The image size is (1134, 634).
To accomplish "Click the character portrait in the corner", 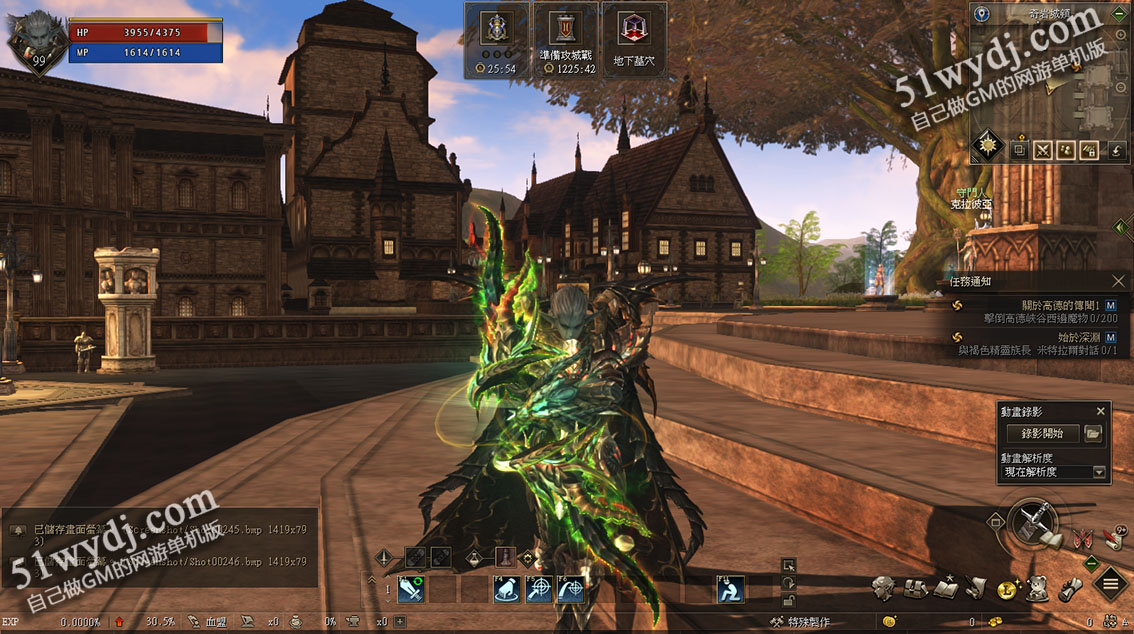I will pyautogui.click(x=32, y=40).
